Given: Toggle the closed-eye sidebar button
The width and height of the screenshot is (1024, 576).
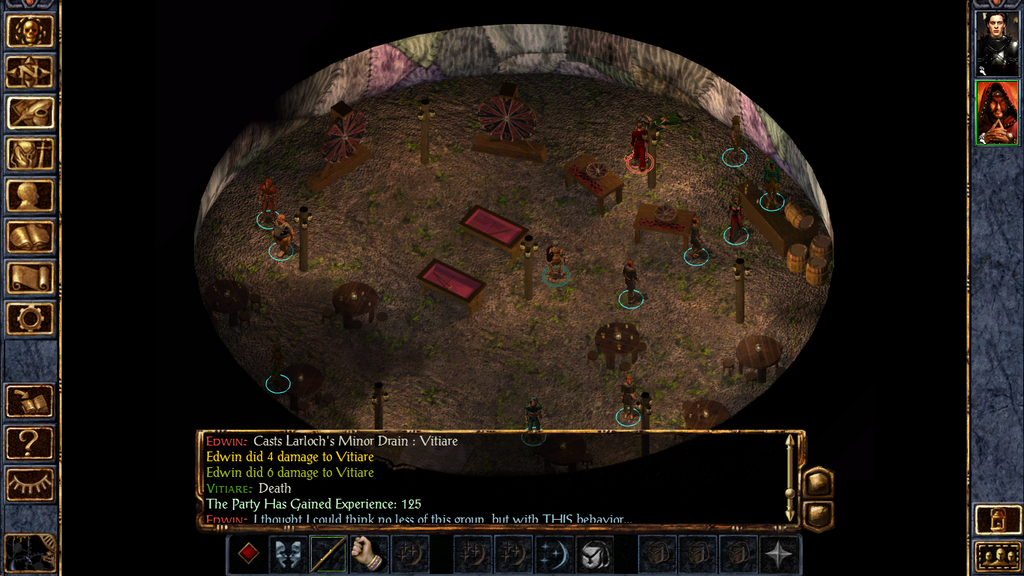Looking at the screenshot, I should point(30,484).
